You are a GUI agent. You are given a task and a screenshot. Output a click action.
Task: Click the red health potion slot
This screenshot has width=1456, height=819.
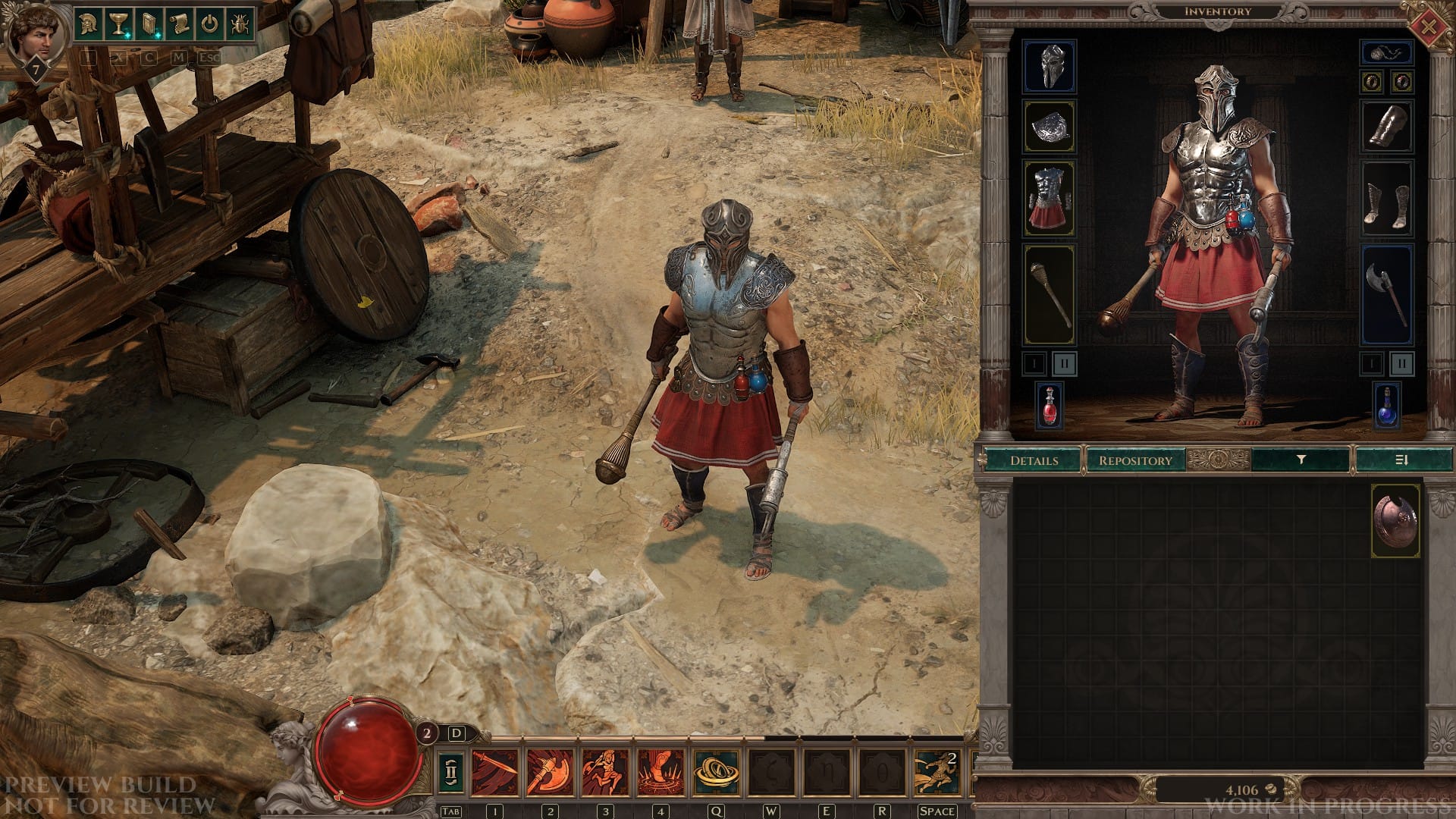(1050, 406)
